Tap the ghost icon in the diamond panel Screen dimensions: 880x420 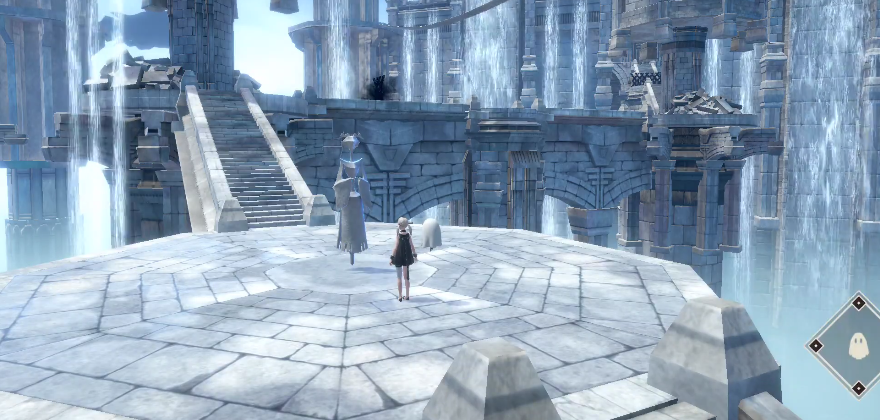857,346
